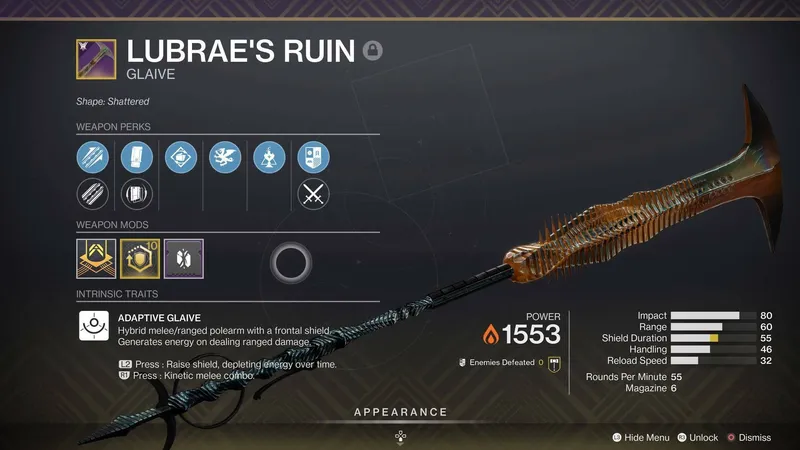Select the triple-arrow perk in the blue circle
The image size is (800, 450).
tap(91, 156)
